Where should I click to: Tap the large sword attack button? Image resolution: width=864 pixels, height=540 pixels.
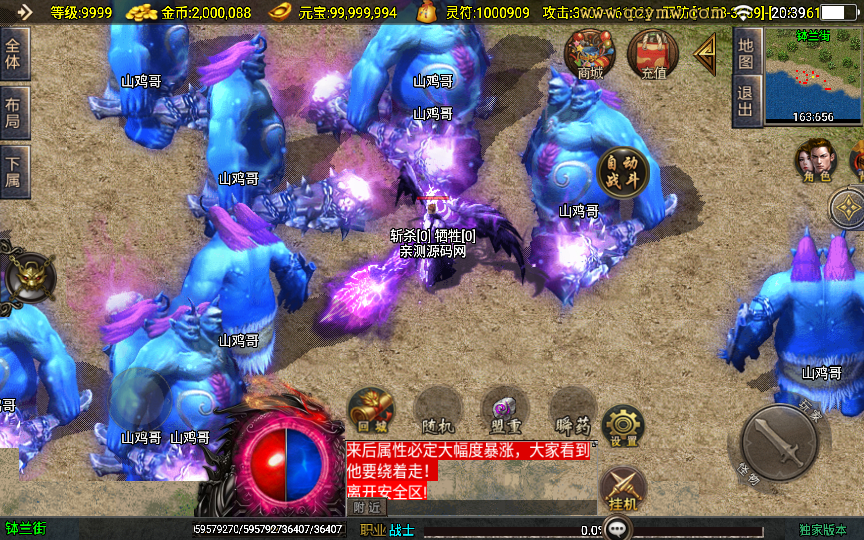coord(781,443)
